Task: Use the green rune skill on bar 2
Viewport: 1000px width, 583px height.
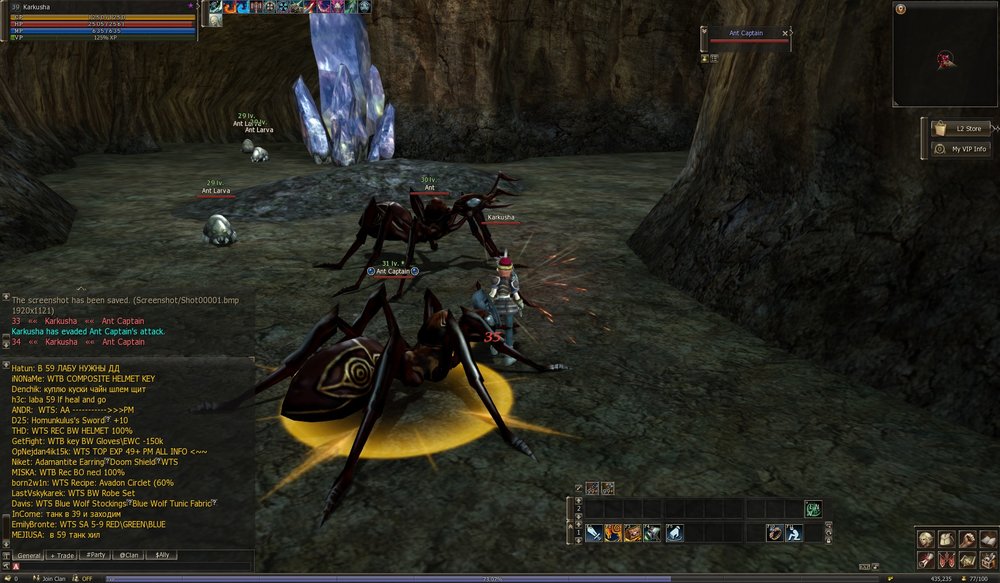Action: pos(813,509)
